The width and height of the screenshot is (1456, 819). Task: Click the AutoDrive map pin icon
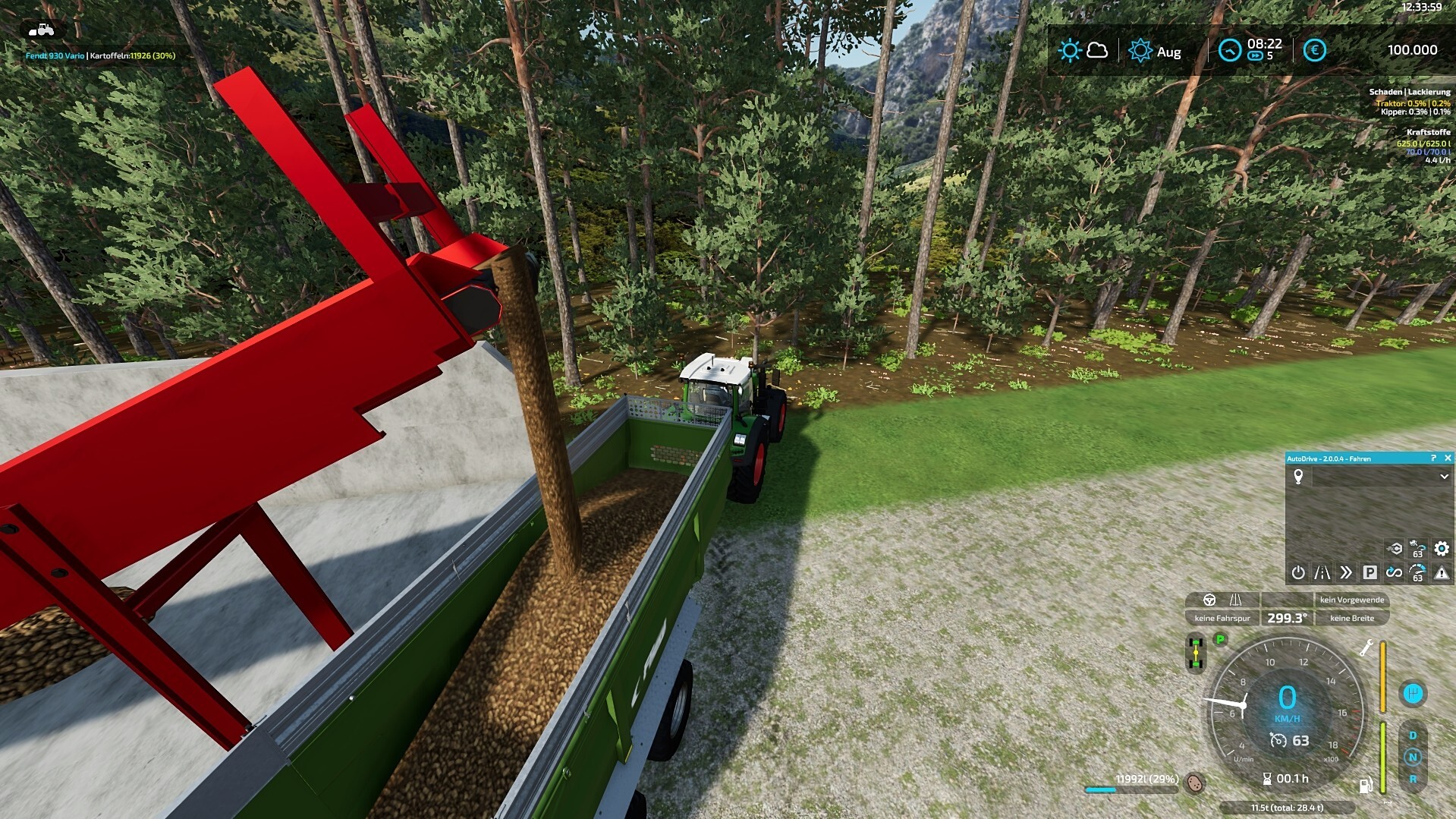(x=1298, y=477)
